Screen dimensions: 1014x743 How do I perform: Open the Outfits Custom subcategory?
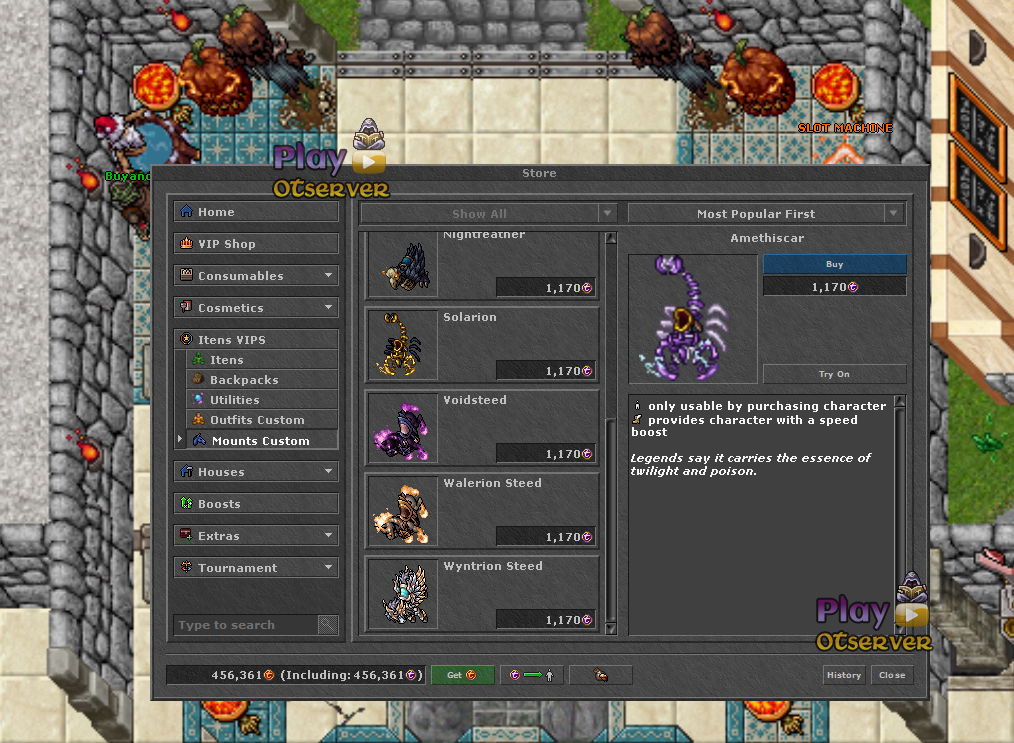tap(261, 420)
